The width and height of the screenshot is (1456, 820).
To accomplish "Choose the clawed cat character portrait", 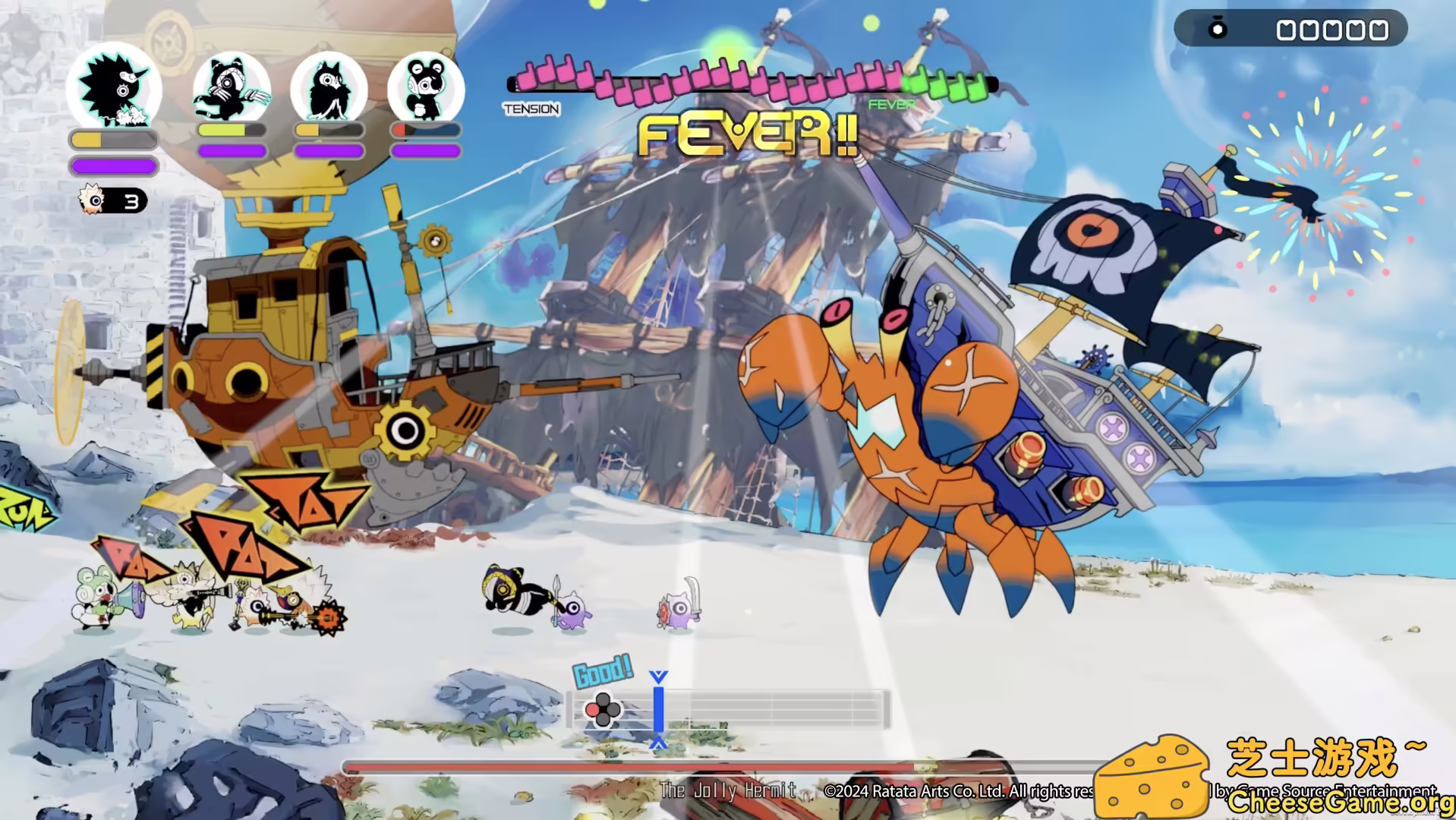I will coord(232,88).
